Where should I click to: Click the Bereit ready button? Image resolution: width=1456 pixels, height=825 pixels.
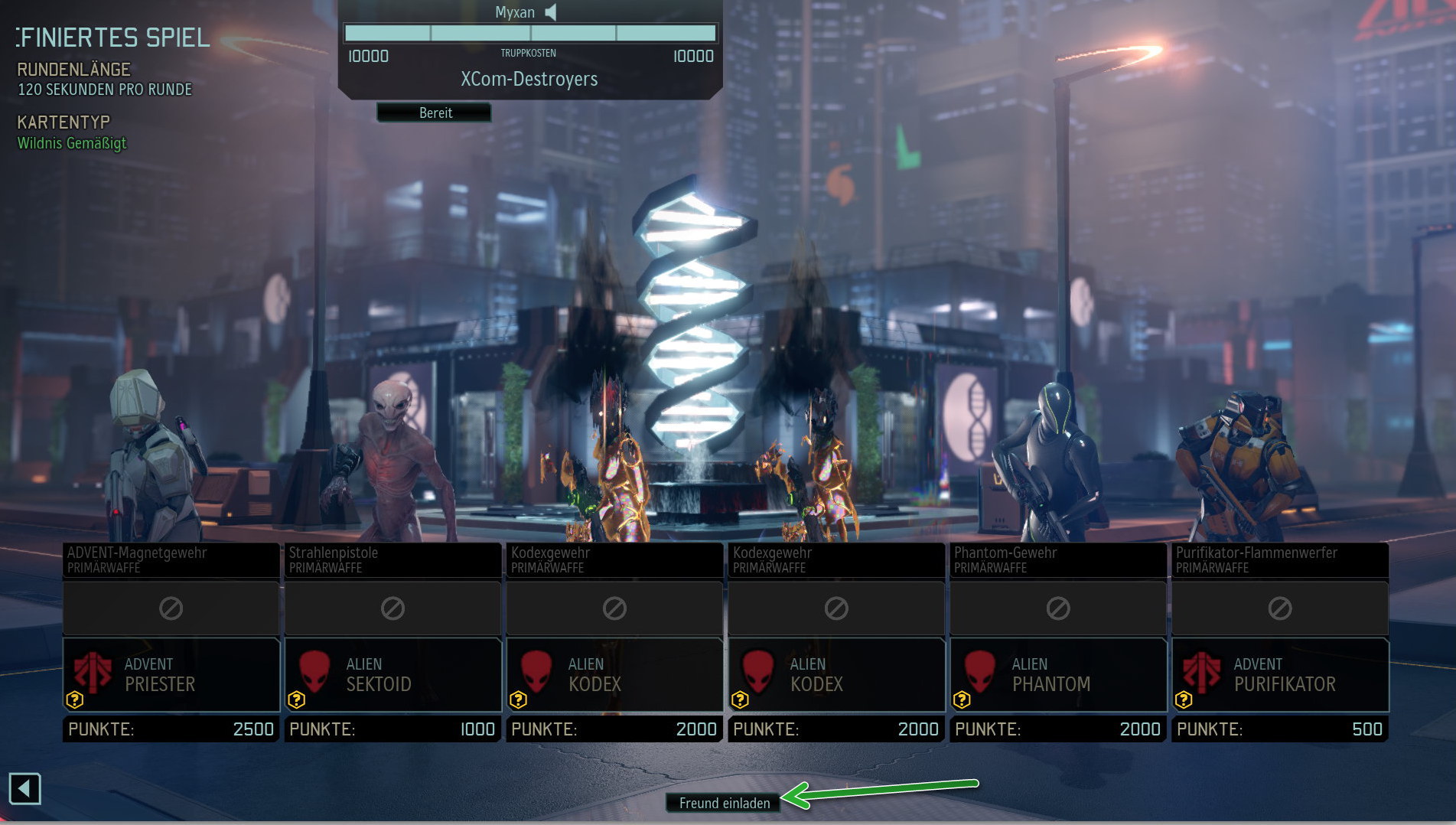pyautogui.click(x=435, y=112)
